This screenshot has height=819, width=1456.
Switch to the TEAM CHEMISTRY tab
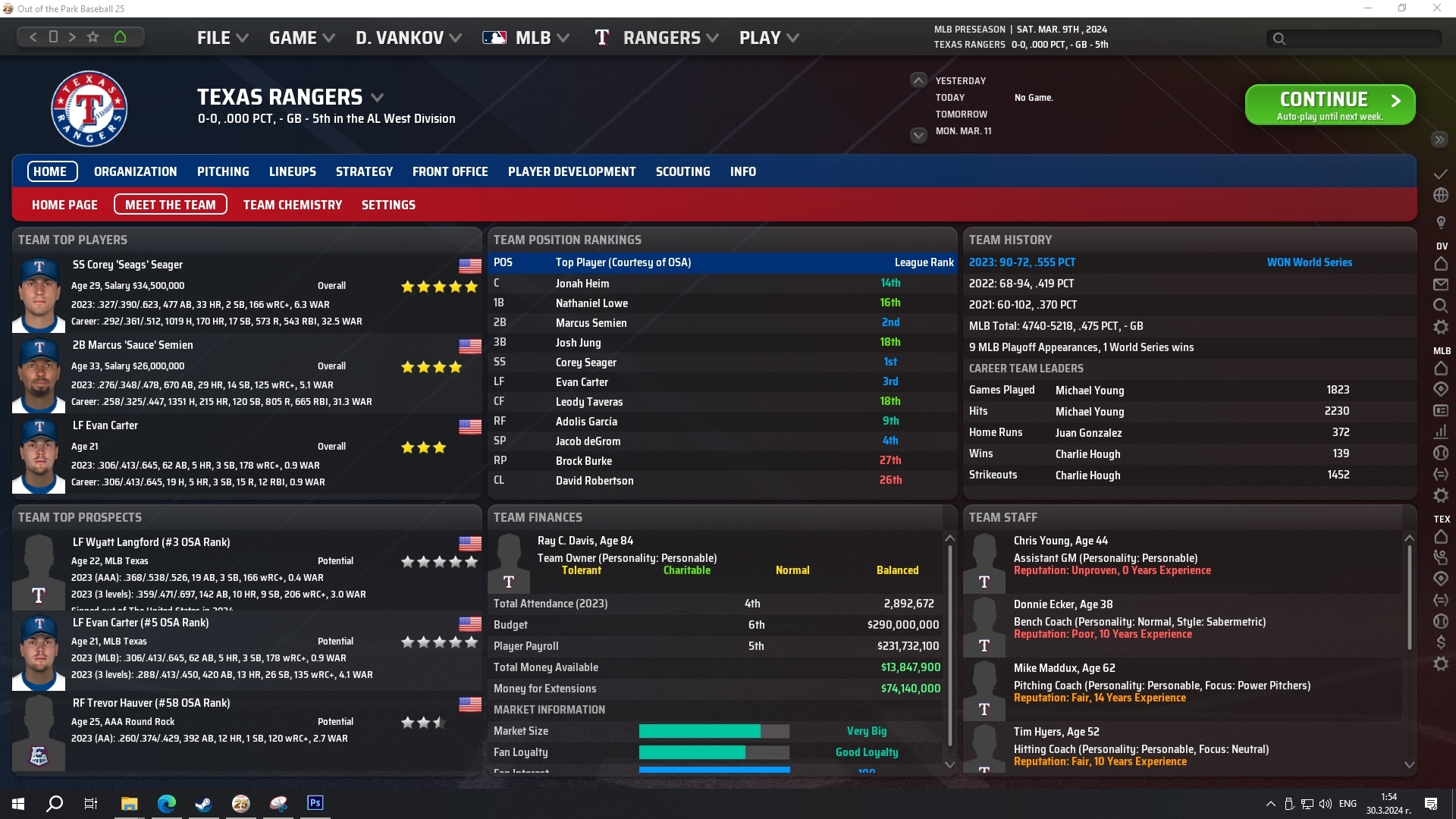coord(292,204)
